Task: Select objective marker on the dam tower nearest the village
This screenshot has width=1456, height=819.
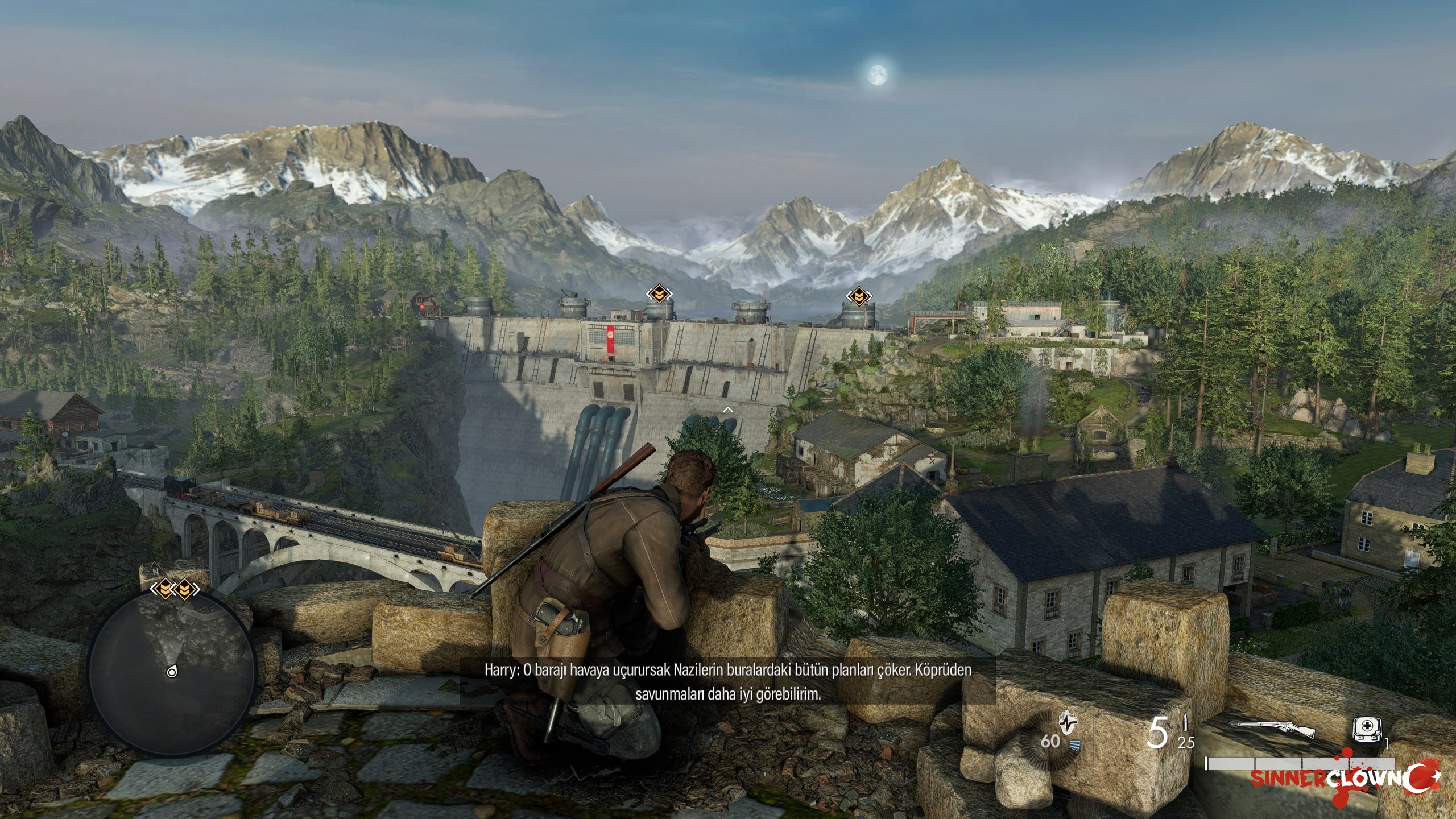Action: pyautogui.click(x=857, y=296)
